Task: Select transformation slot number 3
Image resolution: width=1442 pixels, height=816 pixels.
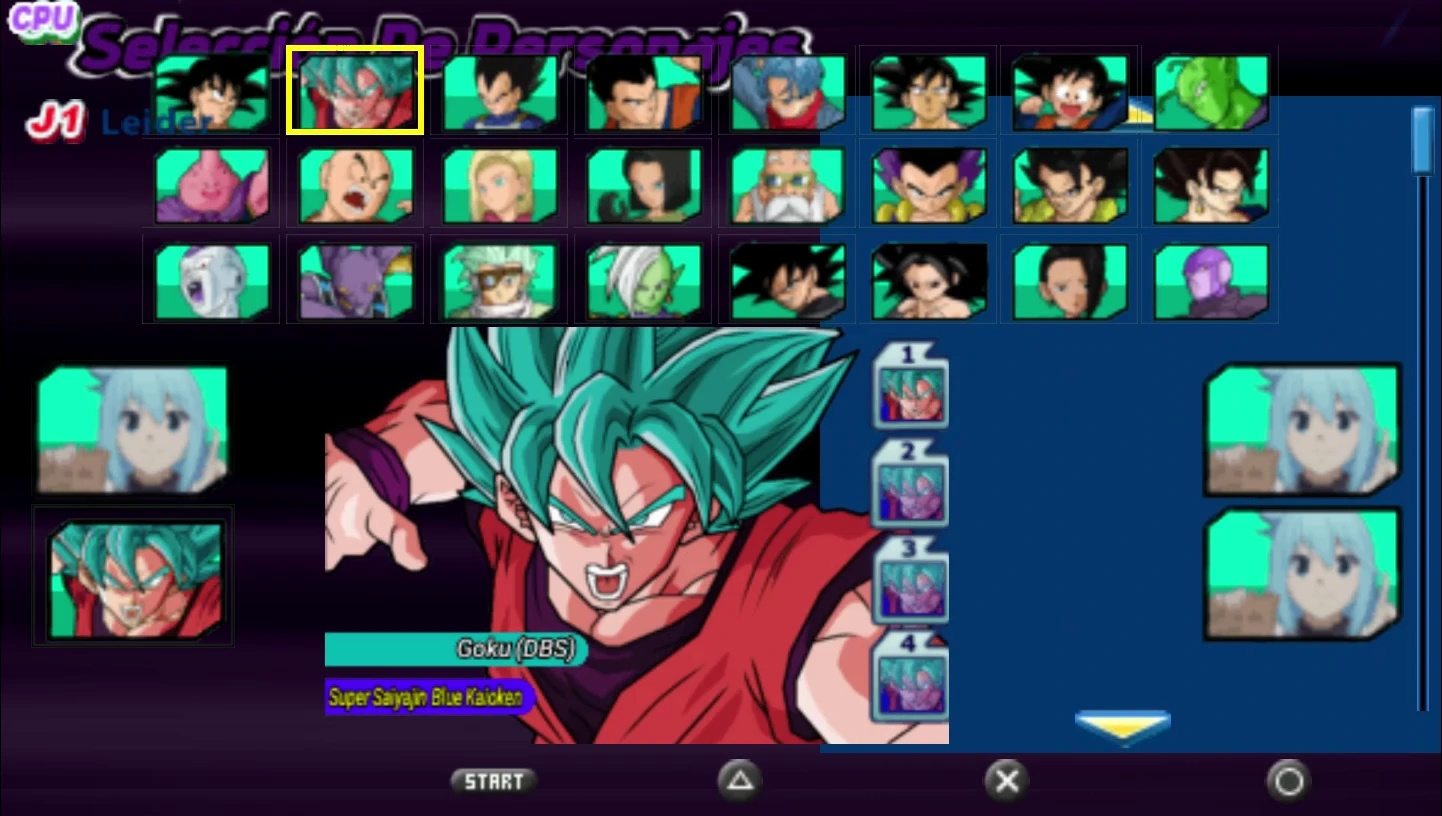Action: coord(910,582)
